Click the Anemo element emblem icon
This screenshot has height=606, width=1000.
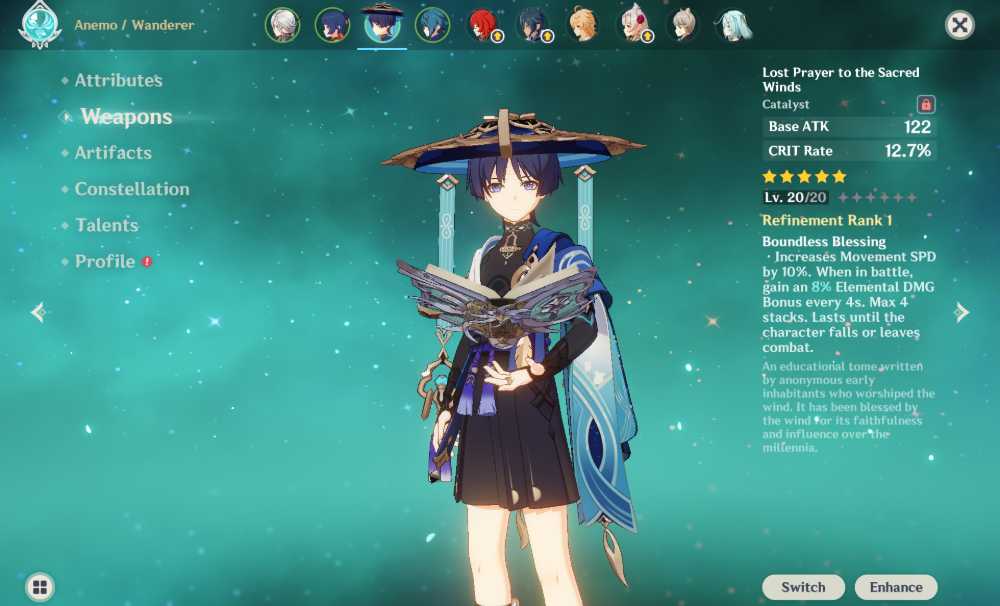(38, 26)
